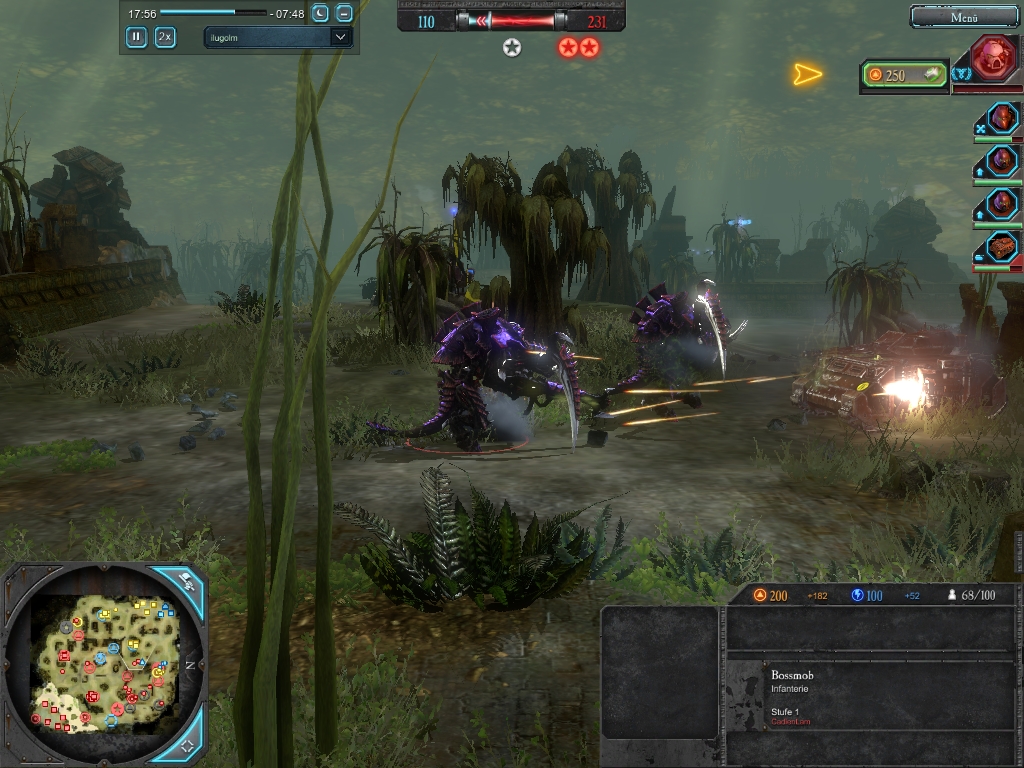This screenshot has width=1024, height=768.
Task: Minimize the replay control panel
Action: (344, 13)
